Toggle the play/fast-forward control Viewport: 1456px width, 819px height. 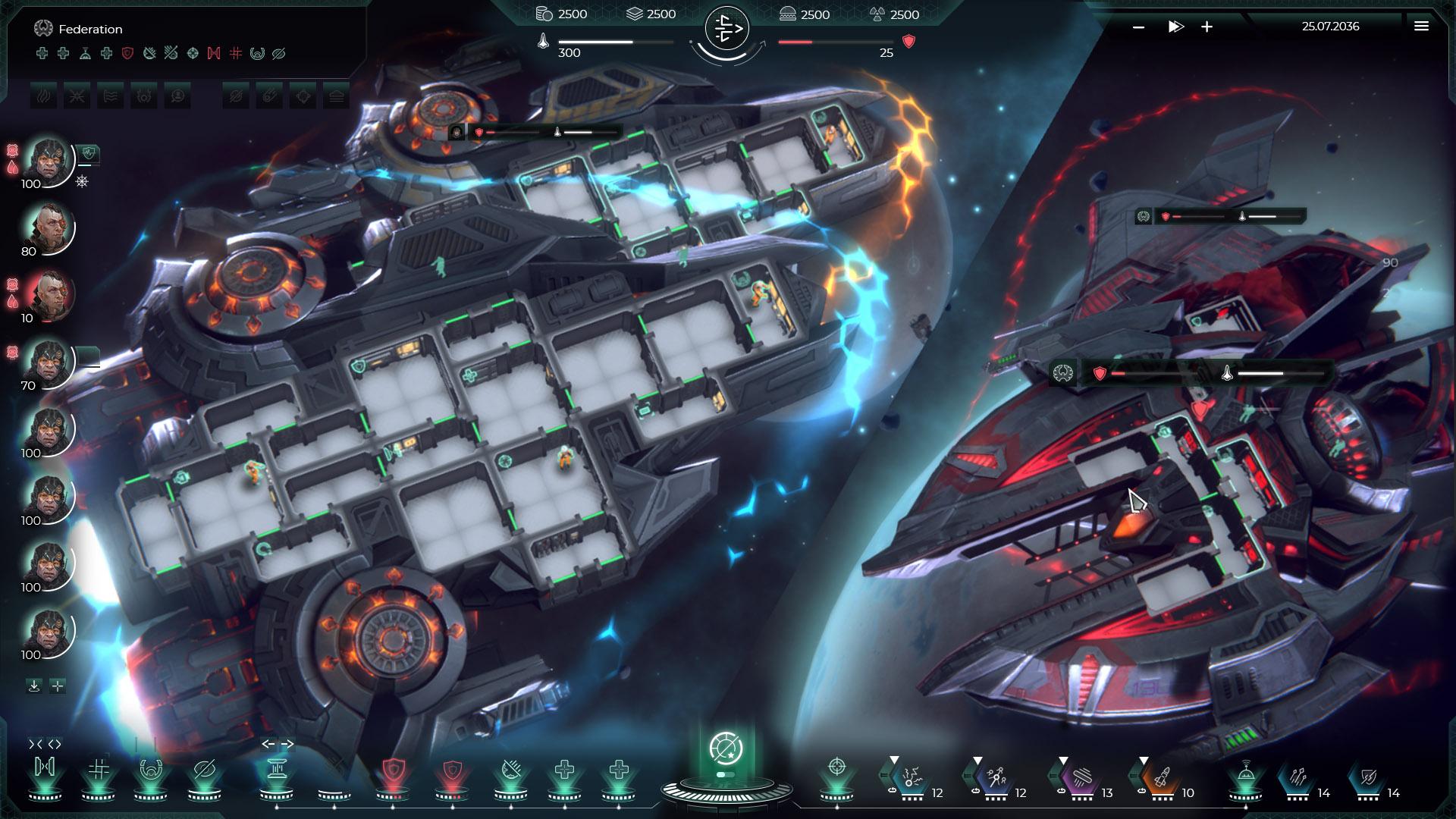(1175, 27)
